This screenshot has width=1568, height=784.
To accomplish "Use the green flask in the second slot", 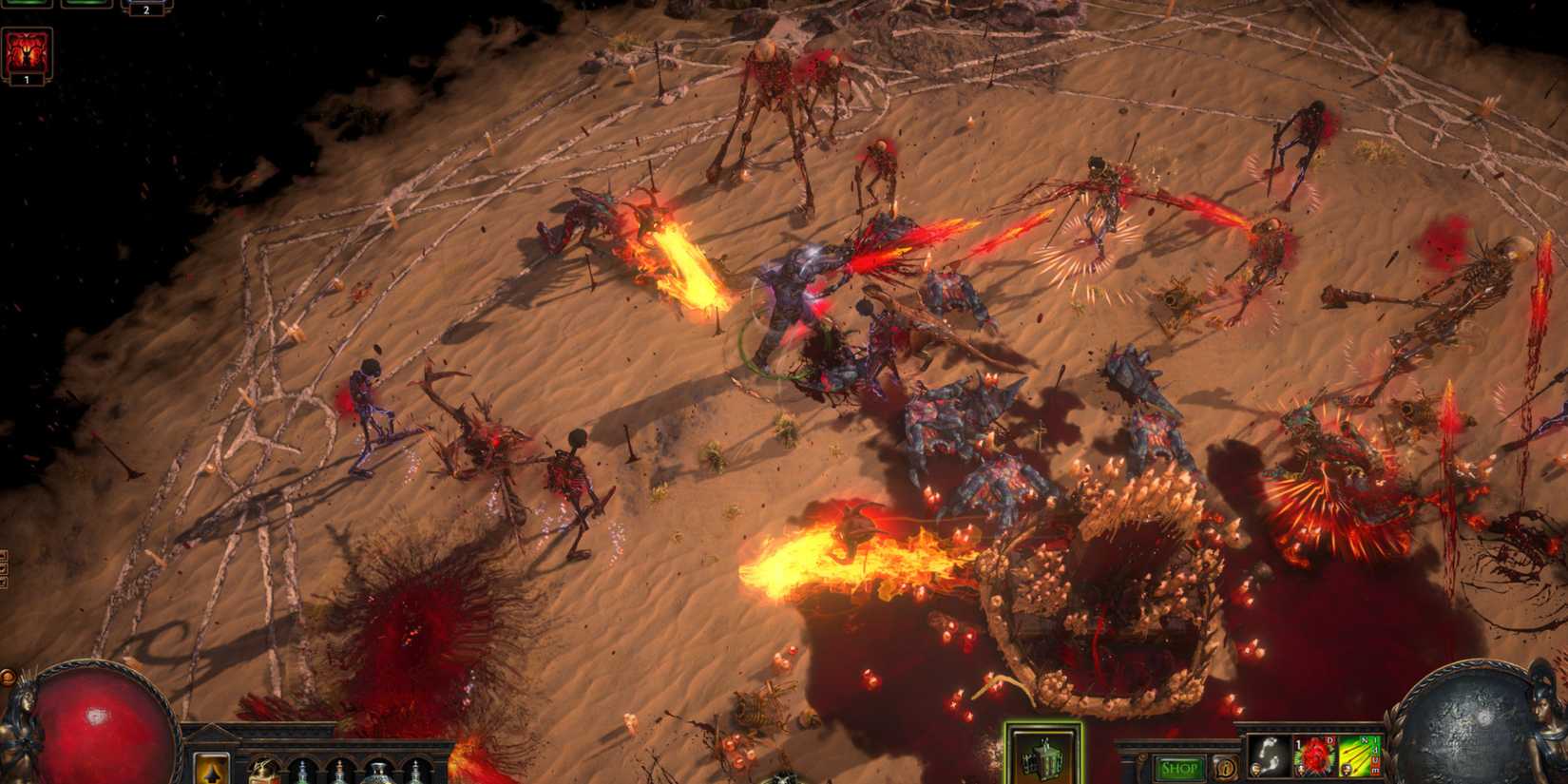I will click(303, 774).
